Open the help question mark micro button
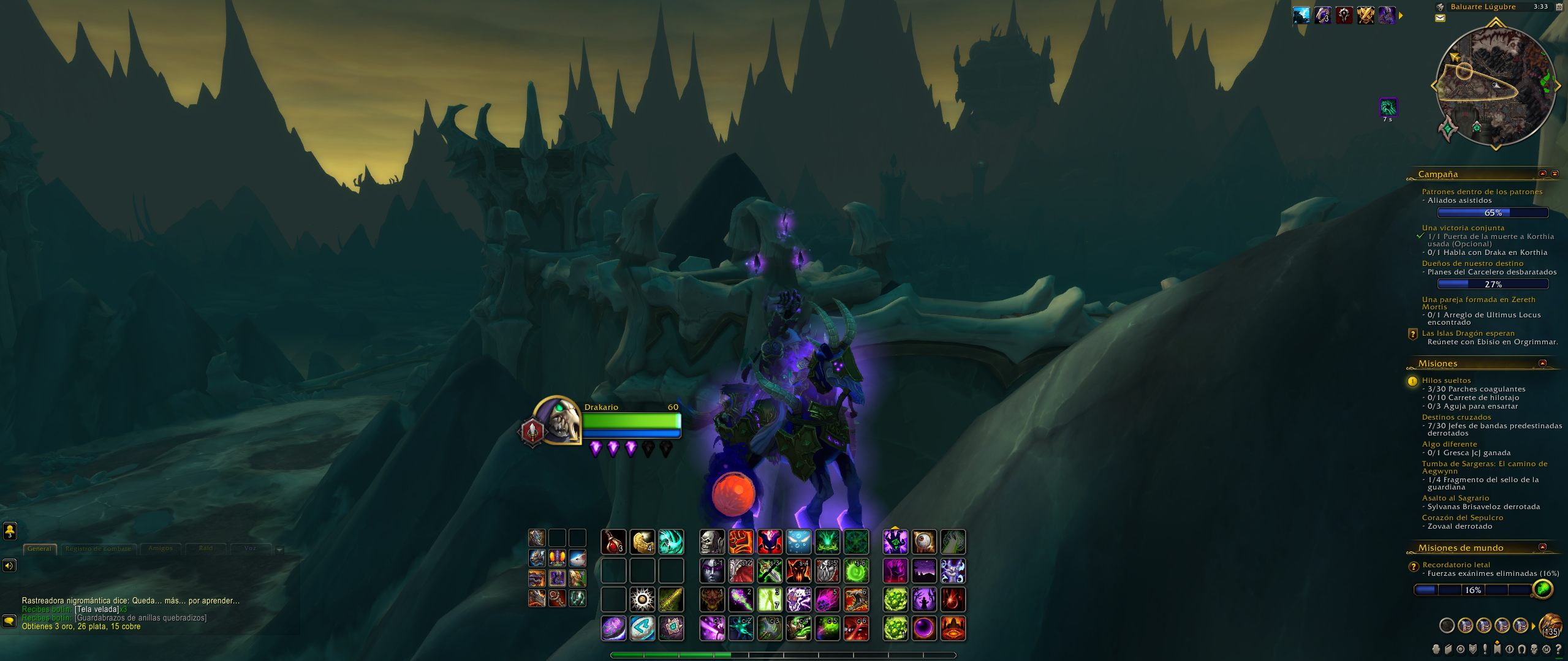This screenshot has height=661, width=1568. point(1558,649)
